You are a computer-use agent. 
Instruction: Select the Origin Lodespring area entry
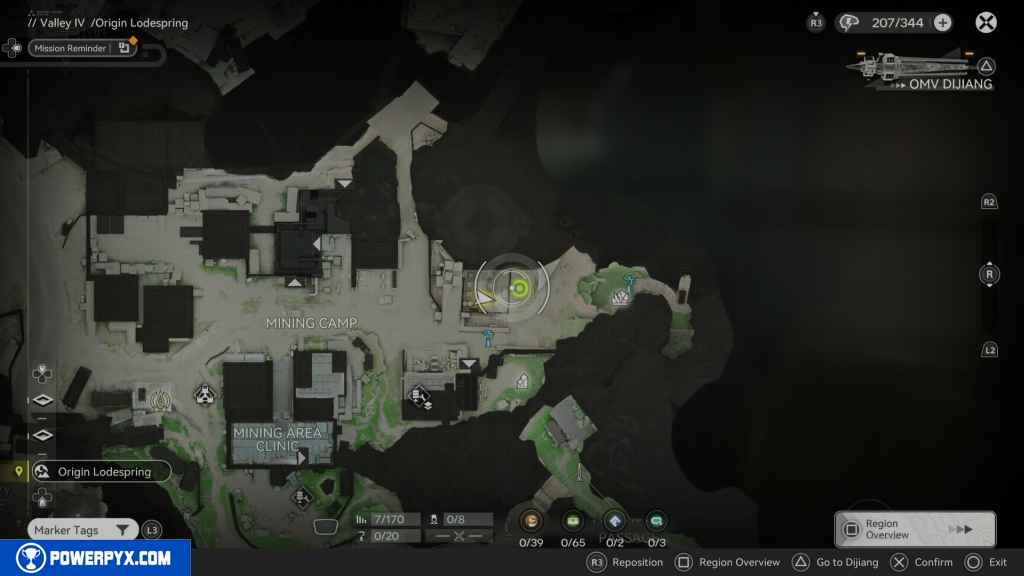(101, 471)
